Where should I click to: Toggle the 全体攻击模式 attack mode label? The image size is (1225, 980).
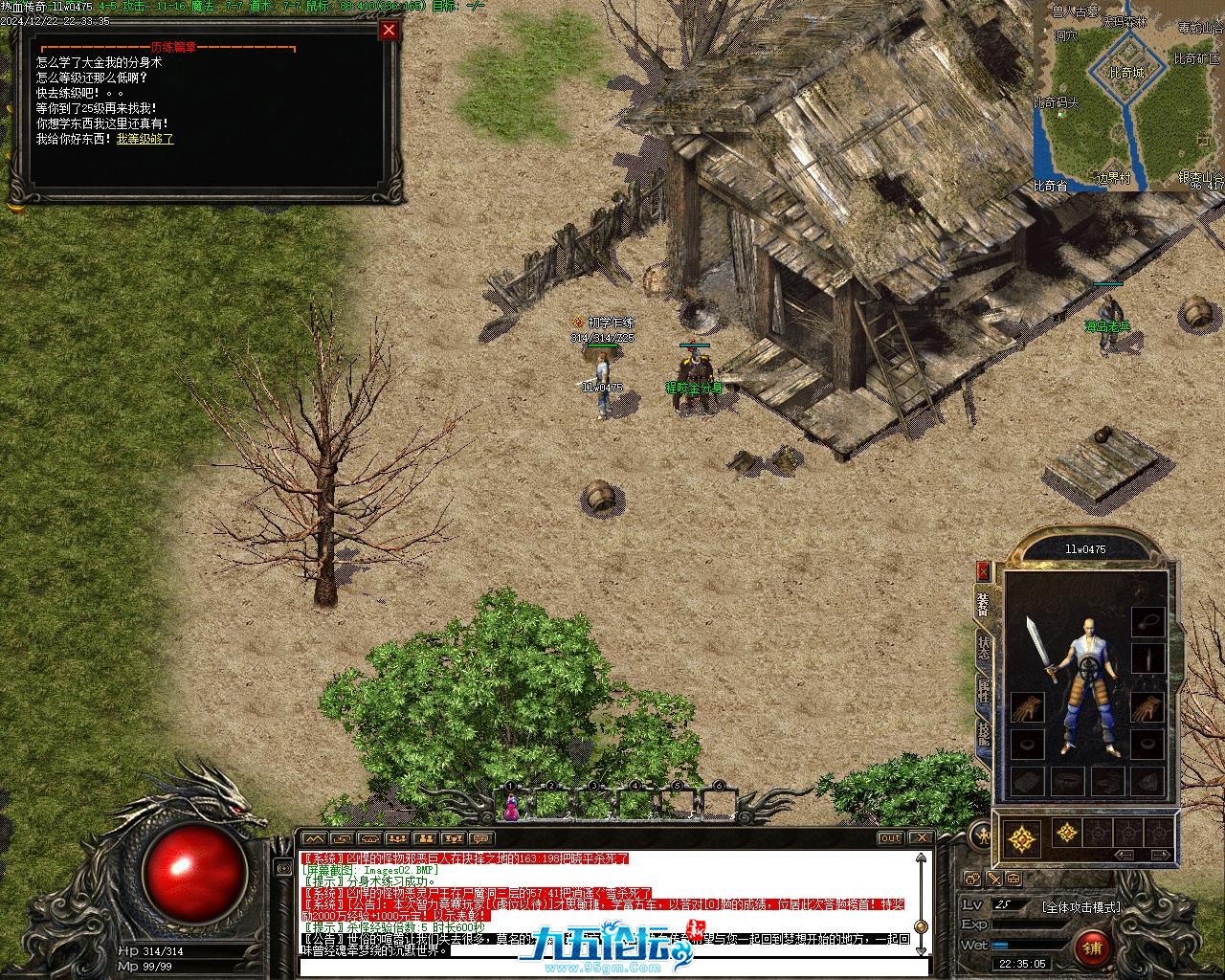click(x=1081, y=906)
